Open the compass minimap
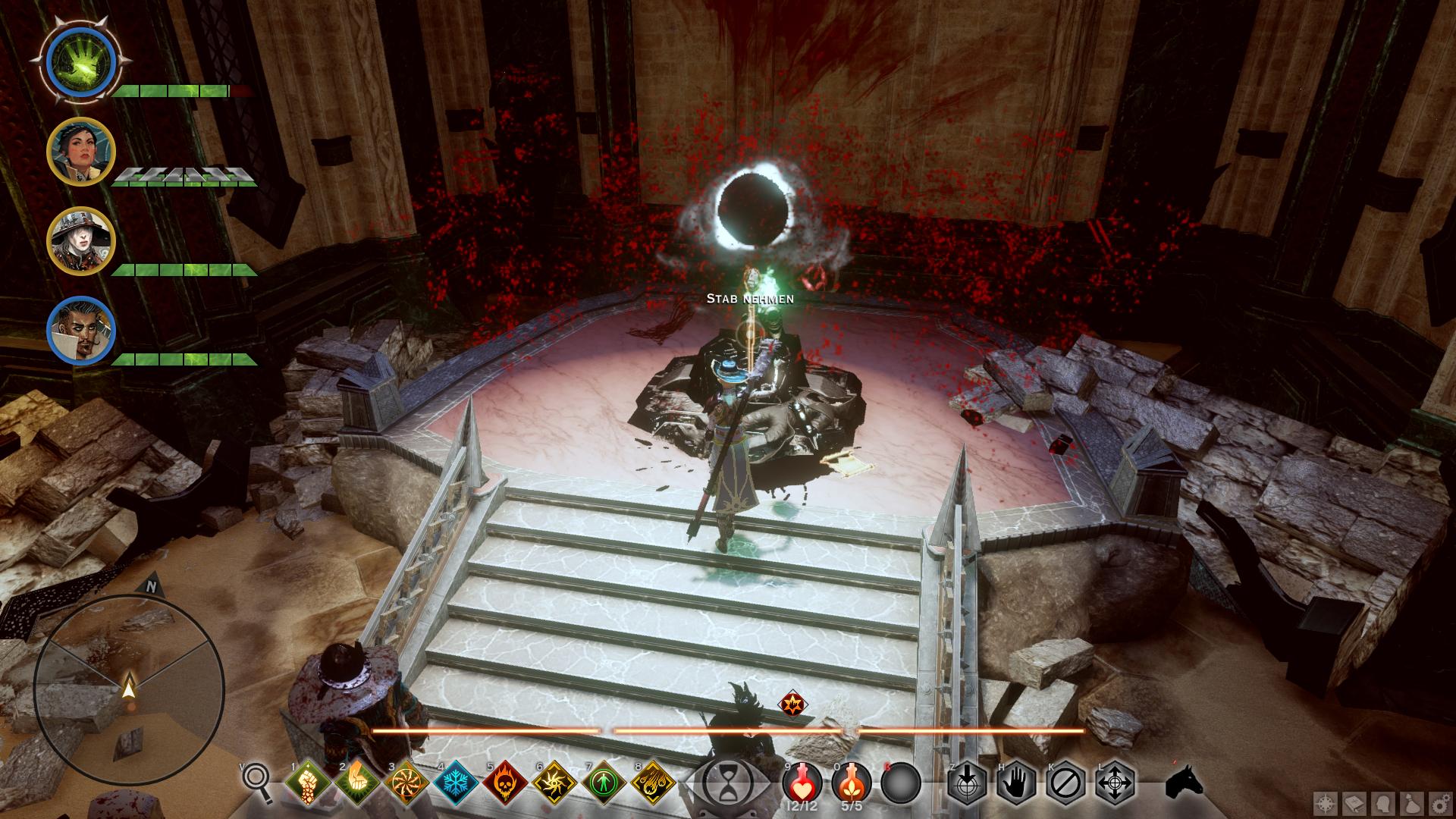The height and width of the screenshot is (819, 1456). 129,688
